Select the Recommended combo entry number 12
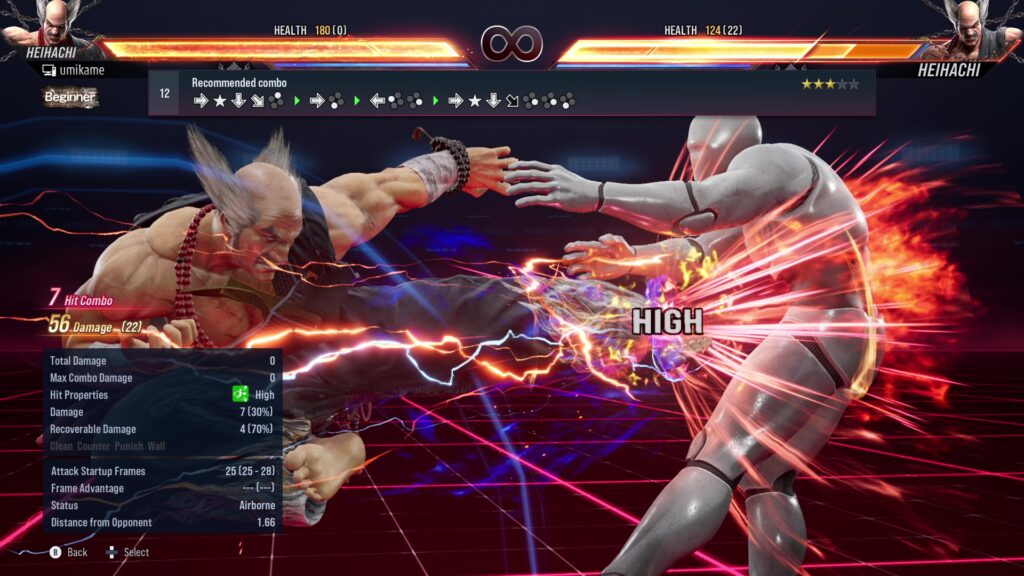 tap(164, 93)
